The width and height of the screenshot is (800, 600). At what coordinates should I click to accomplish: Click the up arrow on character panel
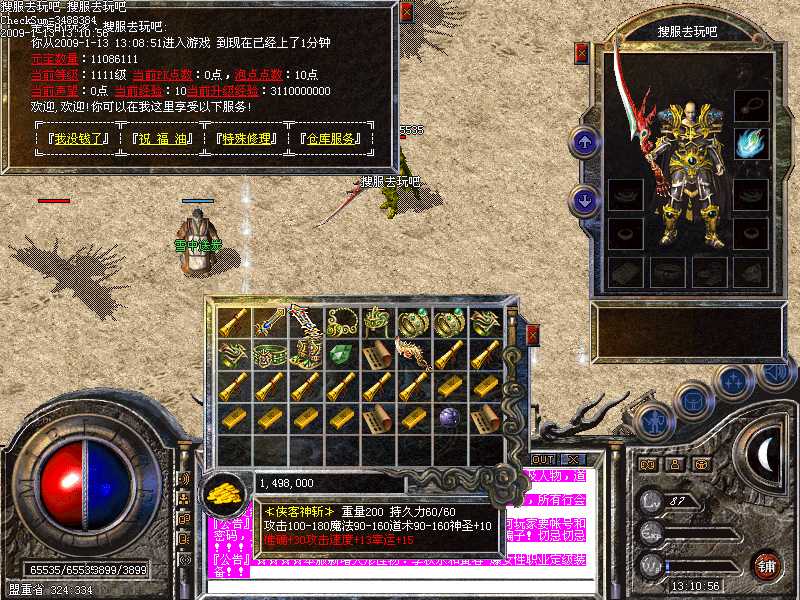584,141
